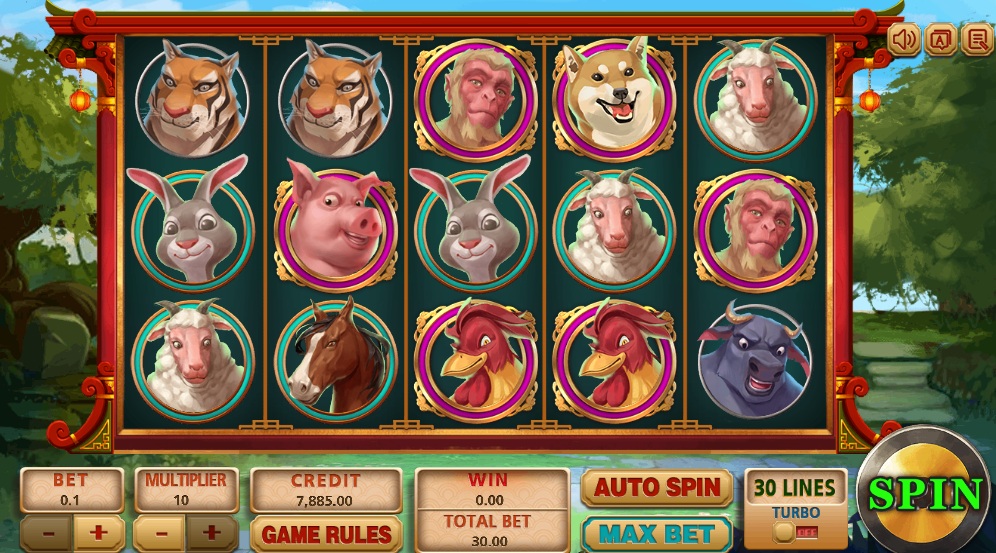Open the language selection icon

point(939,39)
